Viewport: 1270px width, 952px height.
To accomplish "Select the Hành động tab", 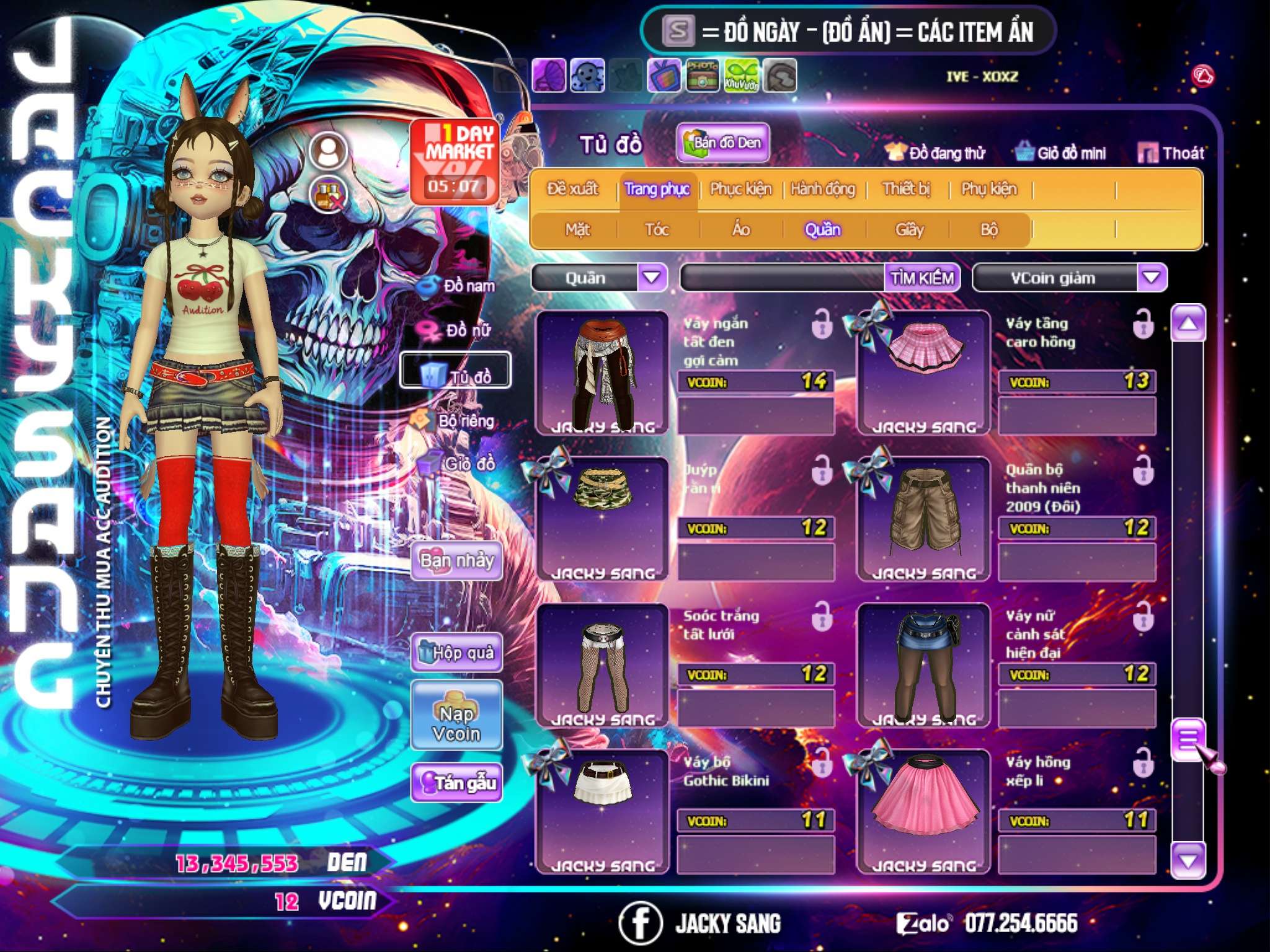I will [822, 189].
